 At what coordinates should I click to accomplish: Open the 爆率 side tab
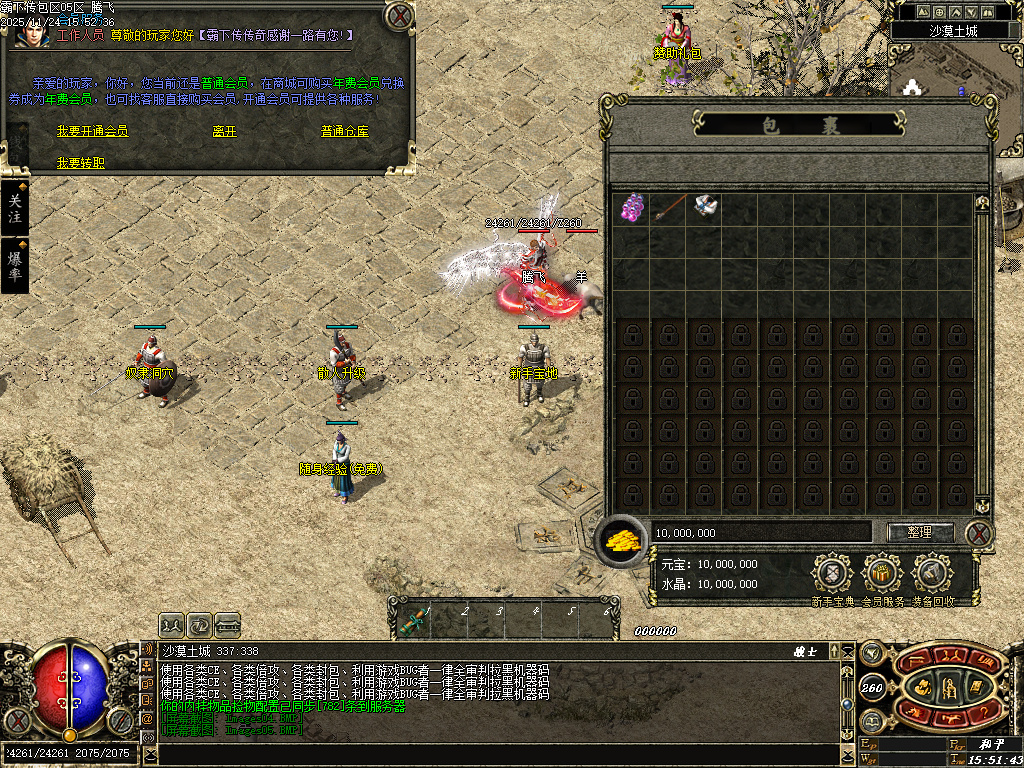pos(14,265)
